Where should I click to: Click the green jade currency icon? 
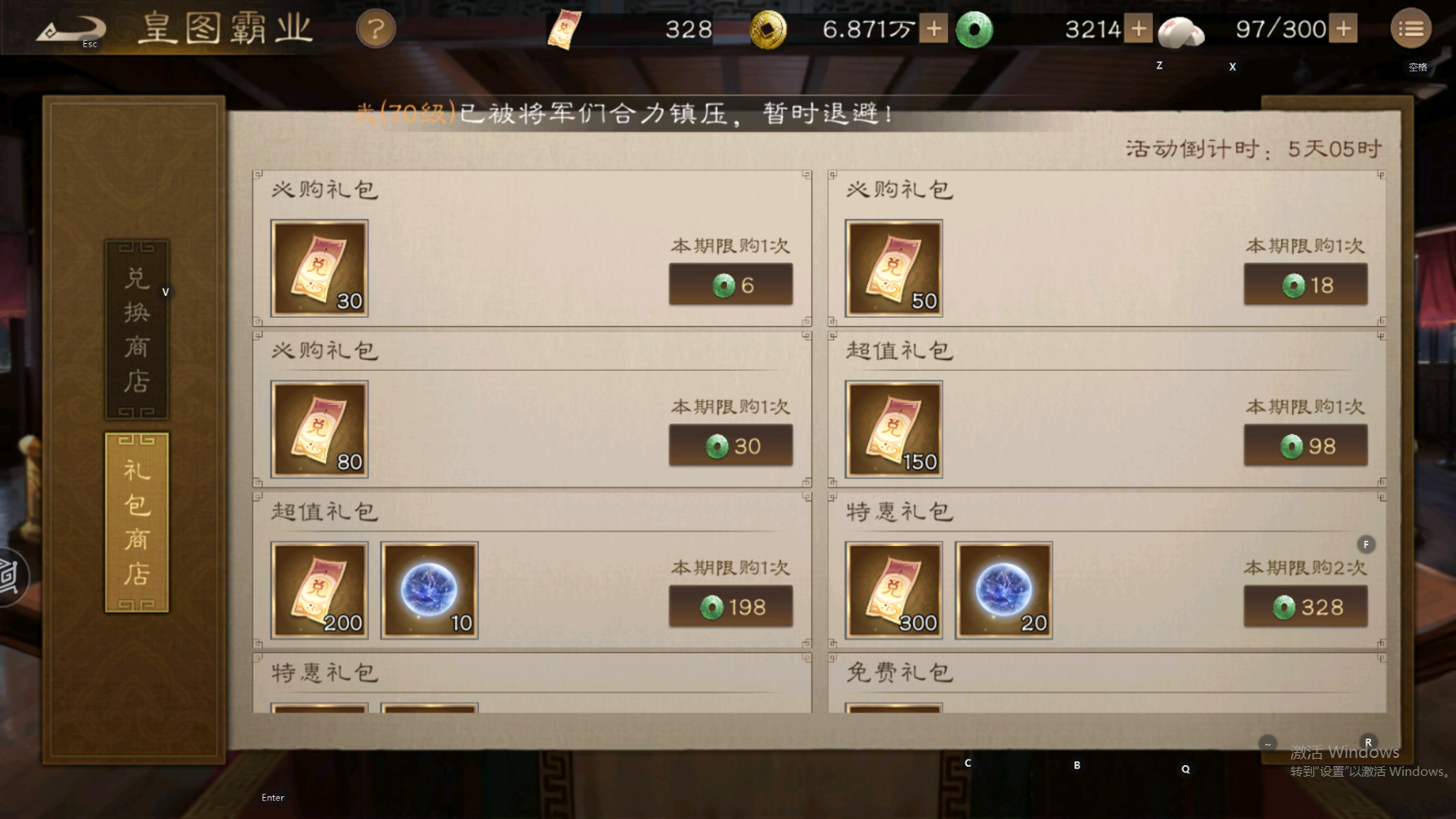pyautogui.click(x=975, y=29)
